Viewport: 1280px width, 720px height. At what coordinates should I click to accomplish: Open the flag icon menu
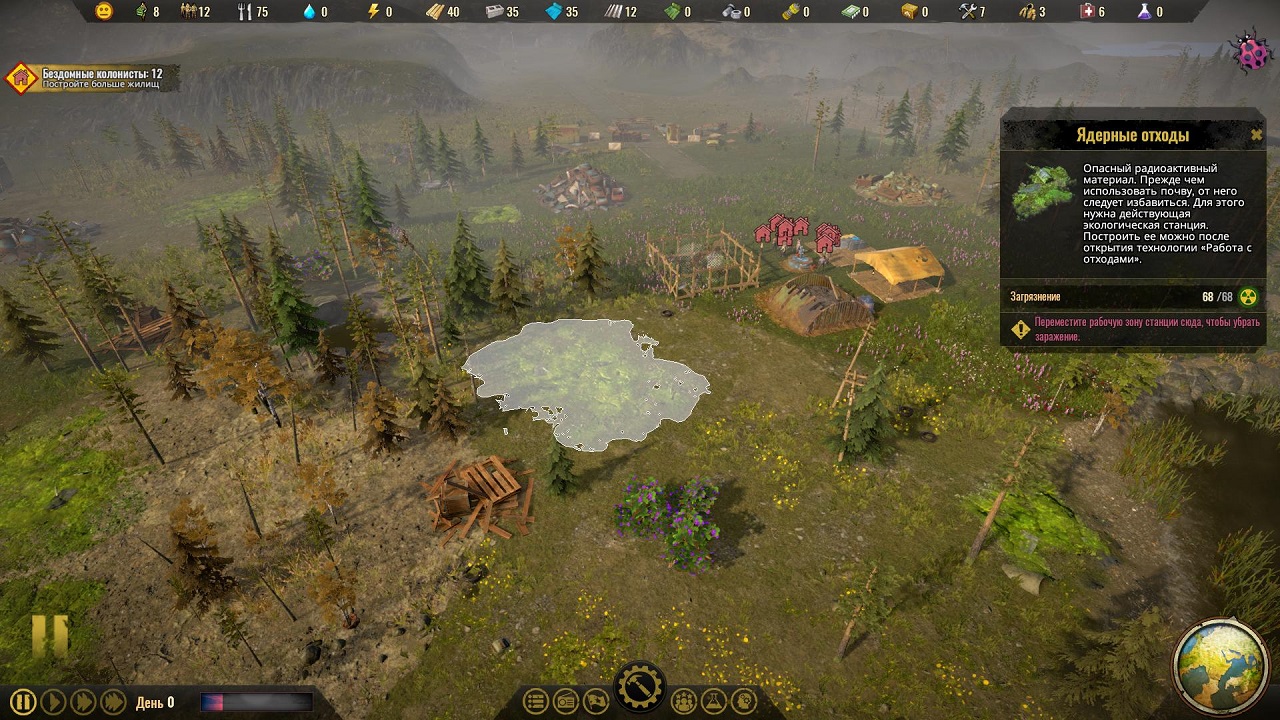(594, 702)
